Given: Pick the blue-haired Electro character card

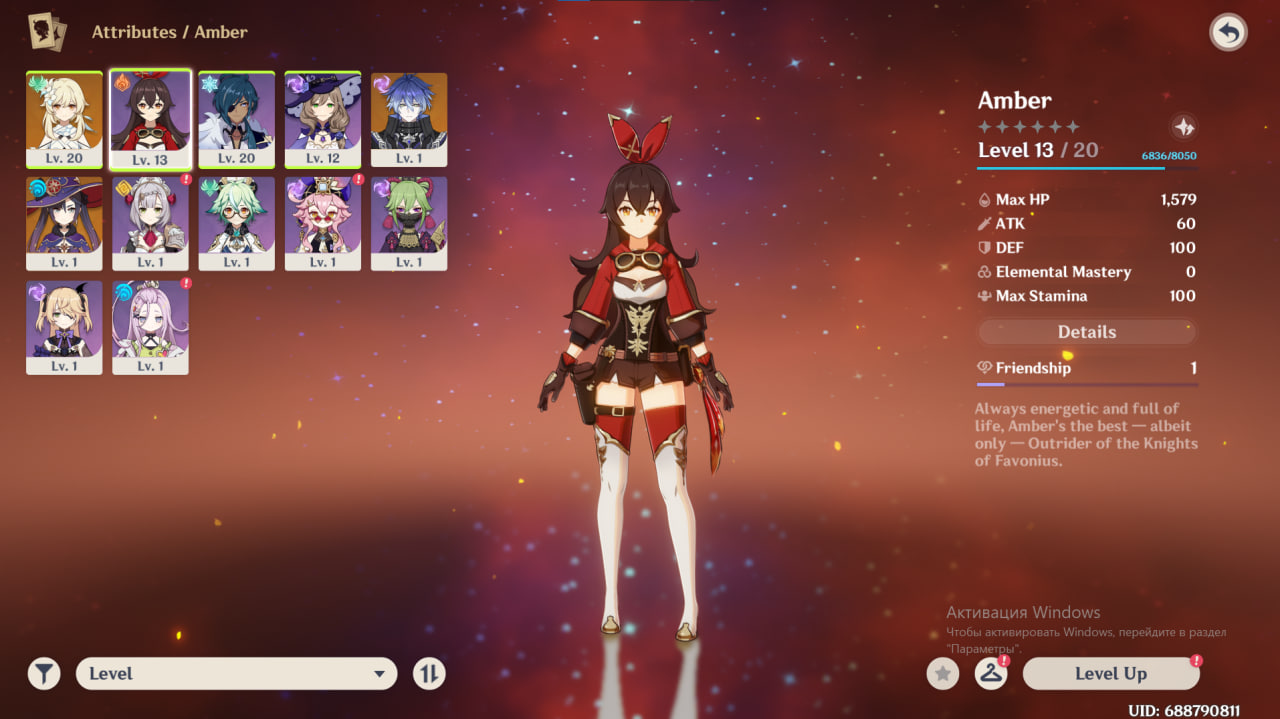Looking at the screenshot, I should [x=408, y=119].
